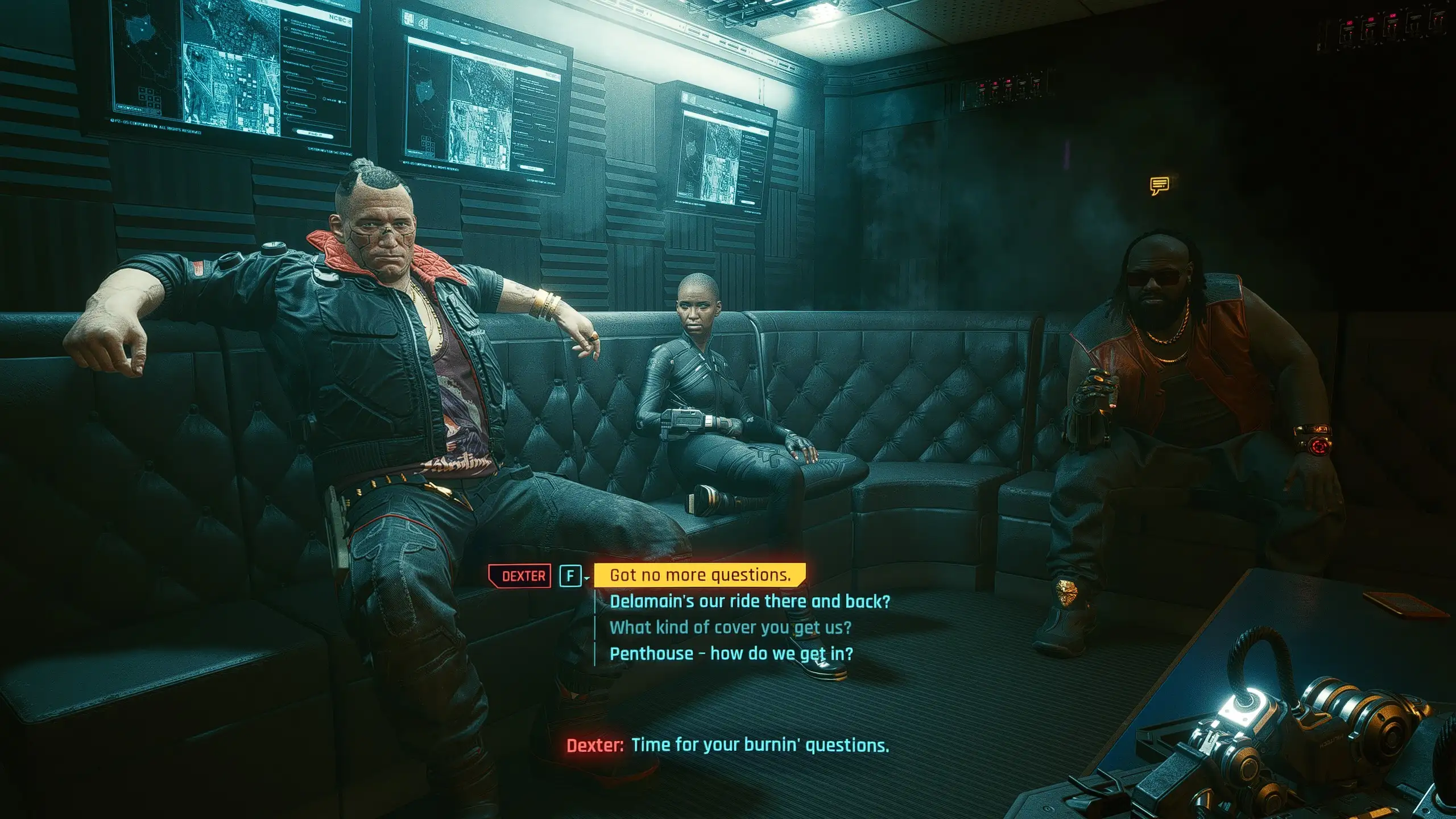Click the yellow speech bubble marker

point(1159,185)
